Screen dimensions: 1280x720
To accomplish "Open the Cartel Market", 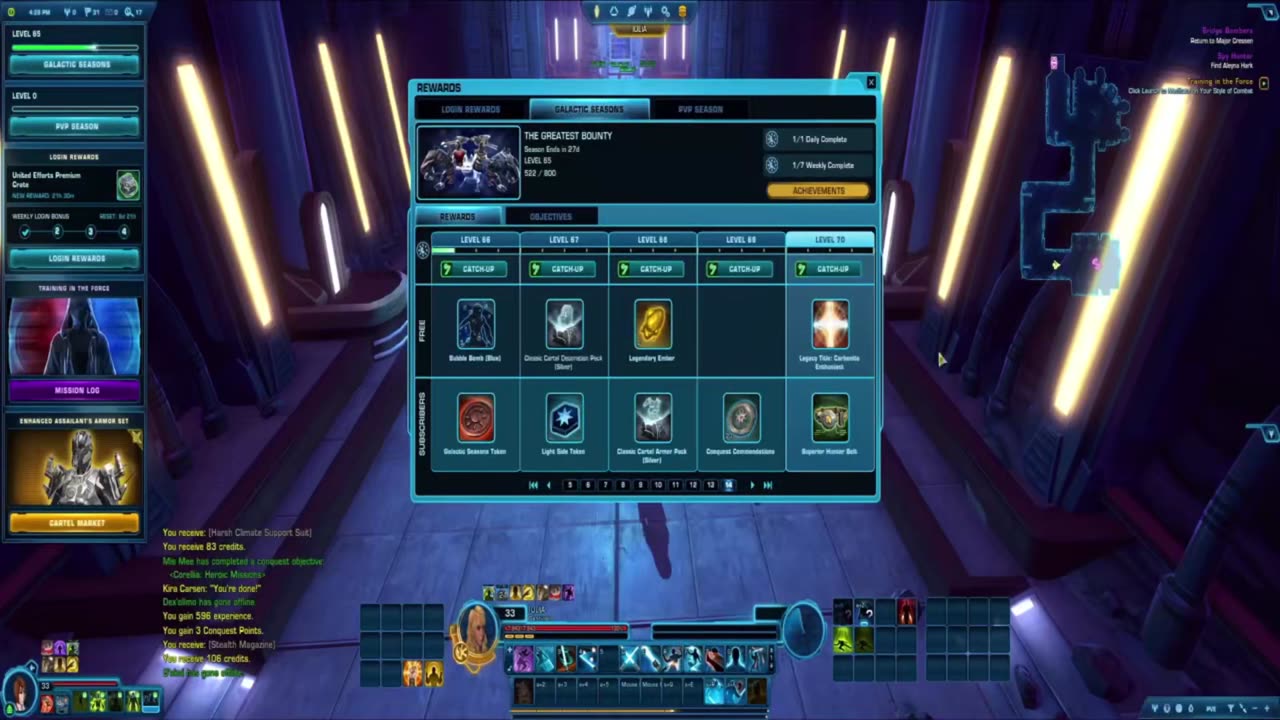I will (76, 523).
